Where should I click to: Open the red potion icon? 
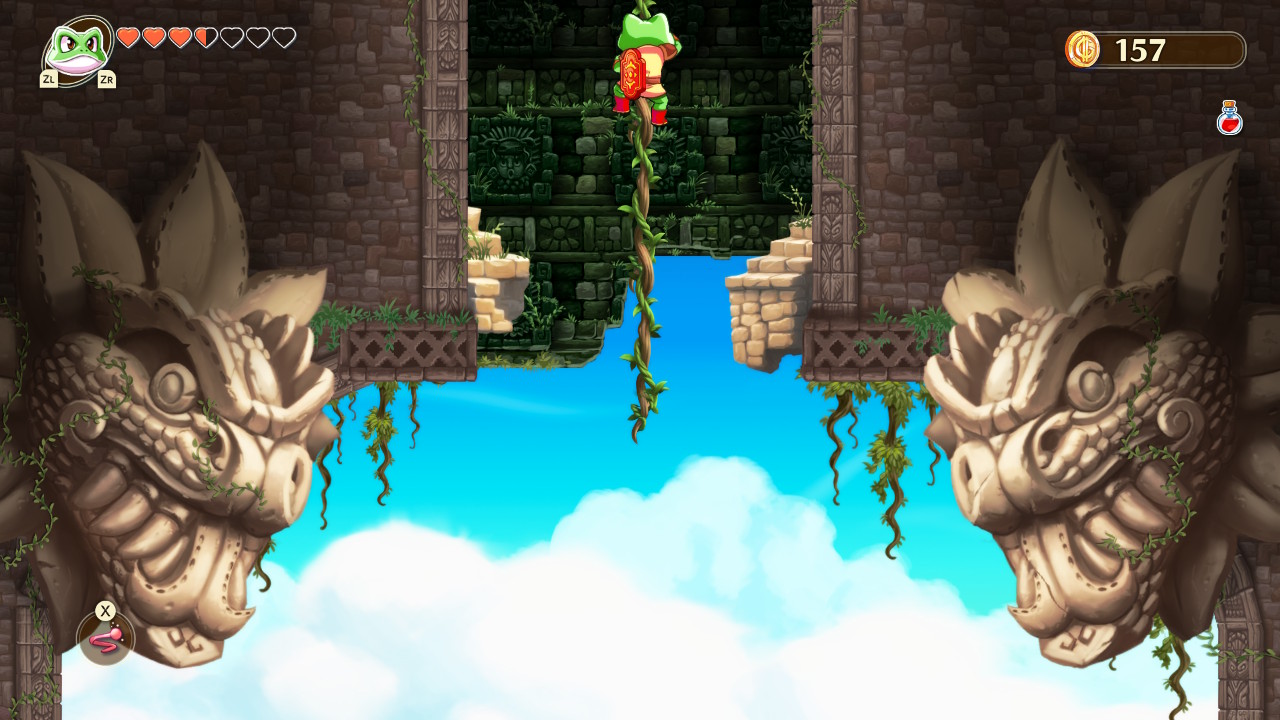(x=1228, y=119)
